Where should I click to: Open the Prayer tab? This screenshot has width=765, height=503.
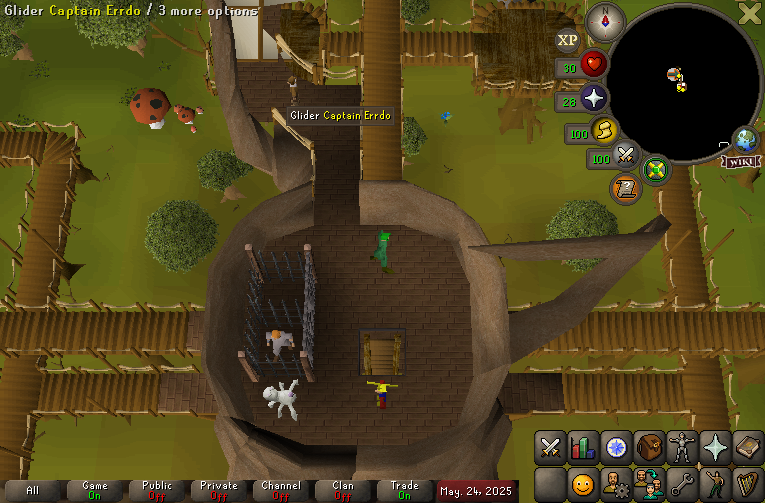tap(715, 447)
